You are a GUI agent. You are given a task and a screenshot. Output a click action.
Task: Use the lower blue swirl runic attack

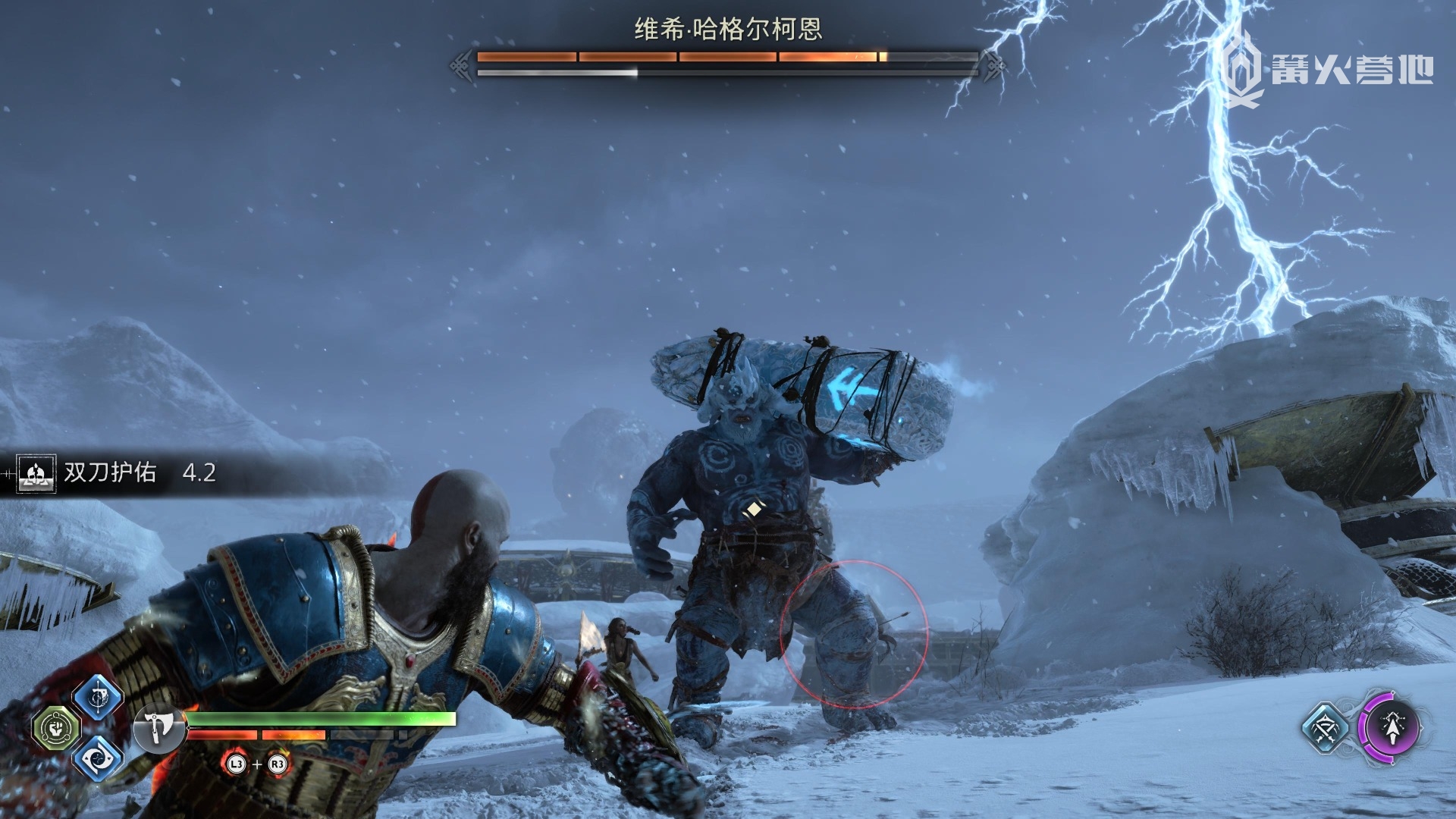coord(99,758)
